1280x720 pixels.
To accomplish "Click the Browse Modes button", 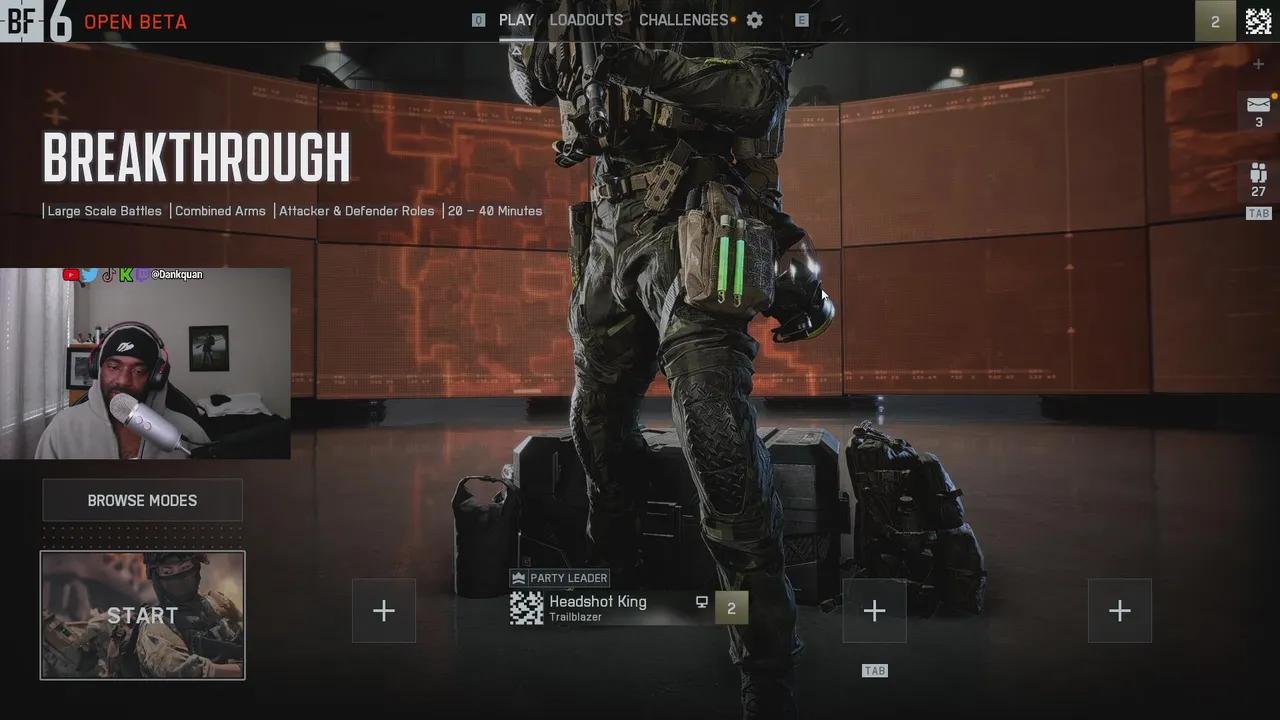I will point(142,500).
